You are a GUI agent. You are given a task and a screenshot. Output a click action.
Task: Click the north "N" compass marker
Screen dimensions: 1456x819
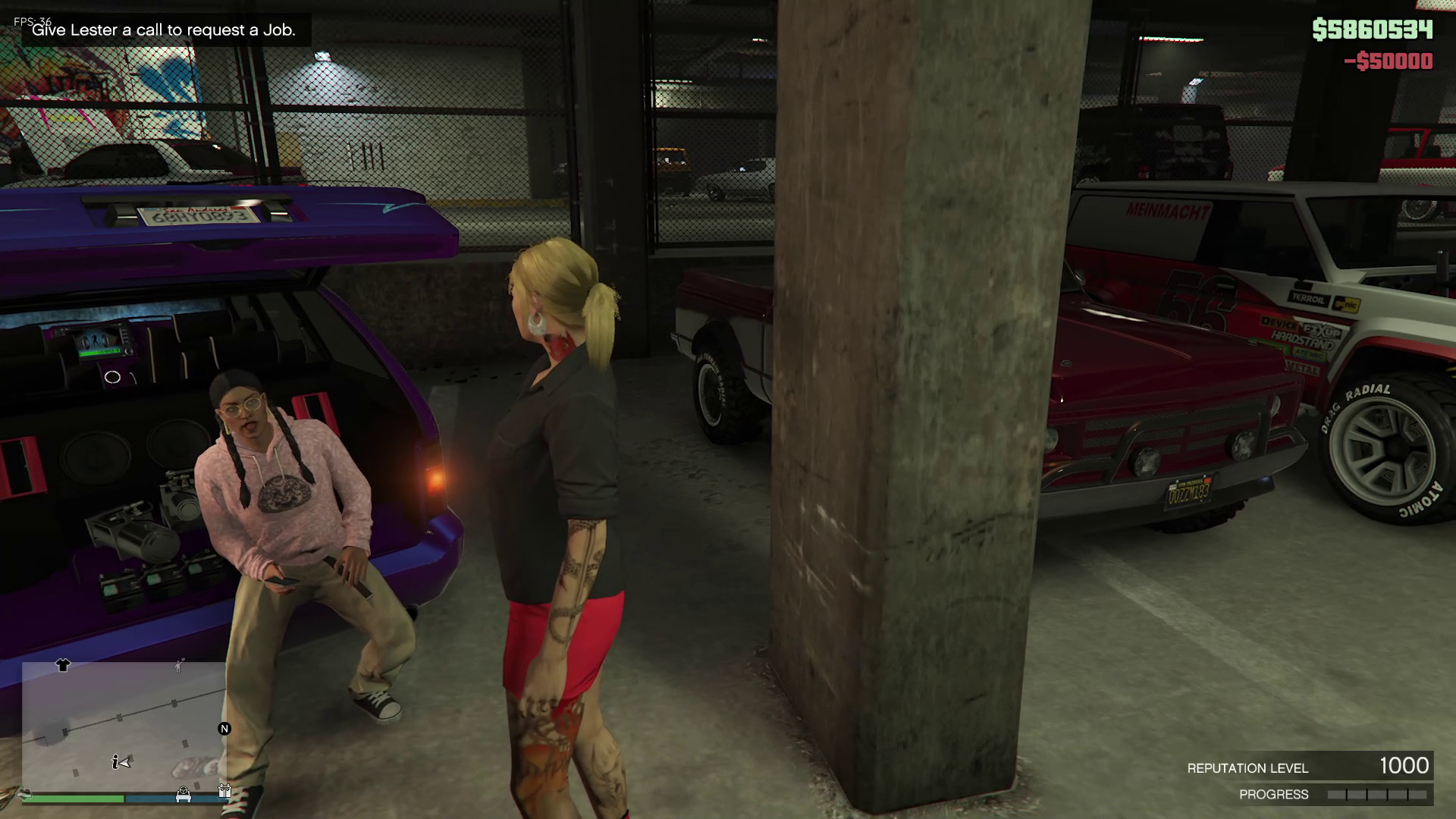(224, 729)
